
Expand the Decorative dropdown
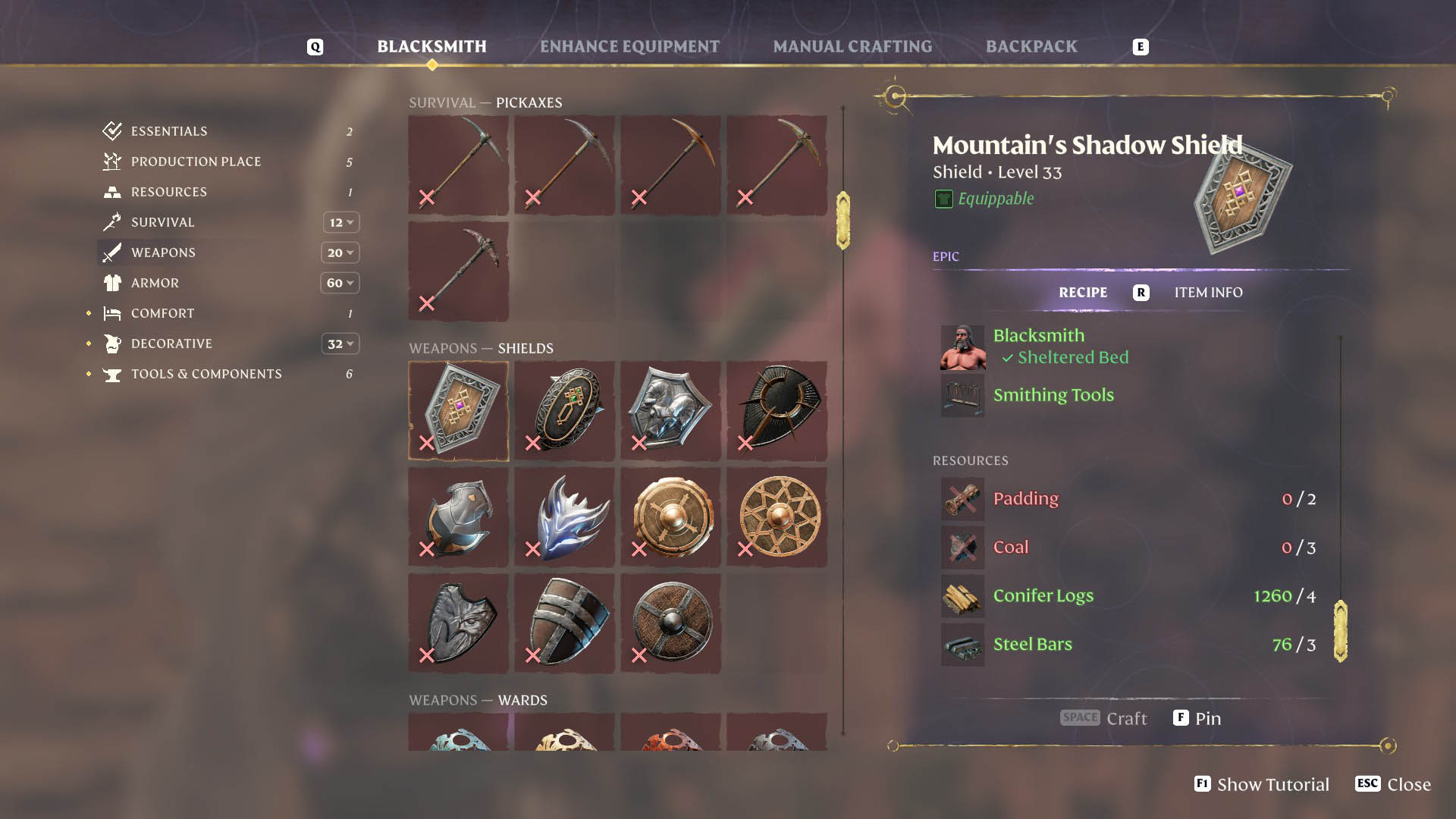coord(340,344)
